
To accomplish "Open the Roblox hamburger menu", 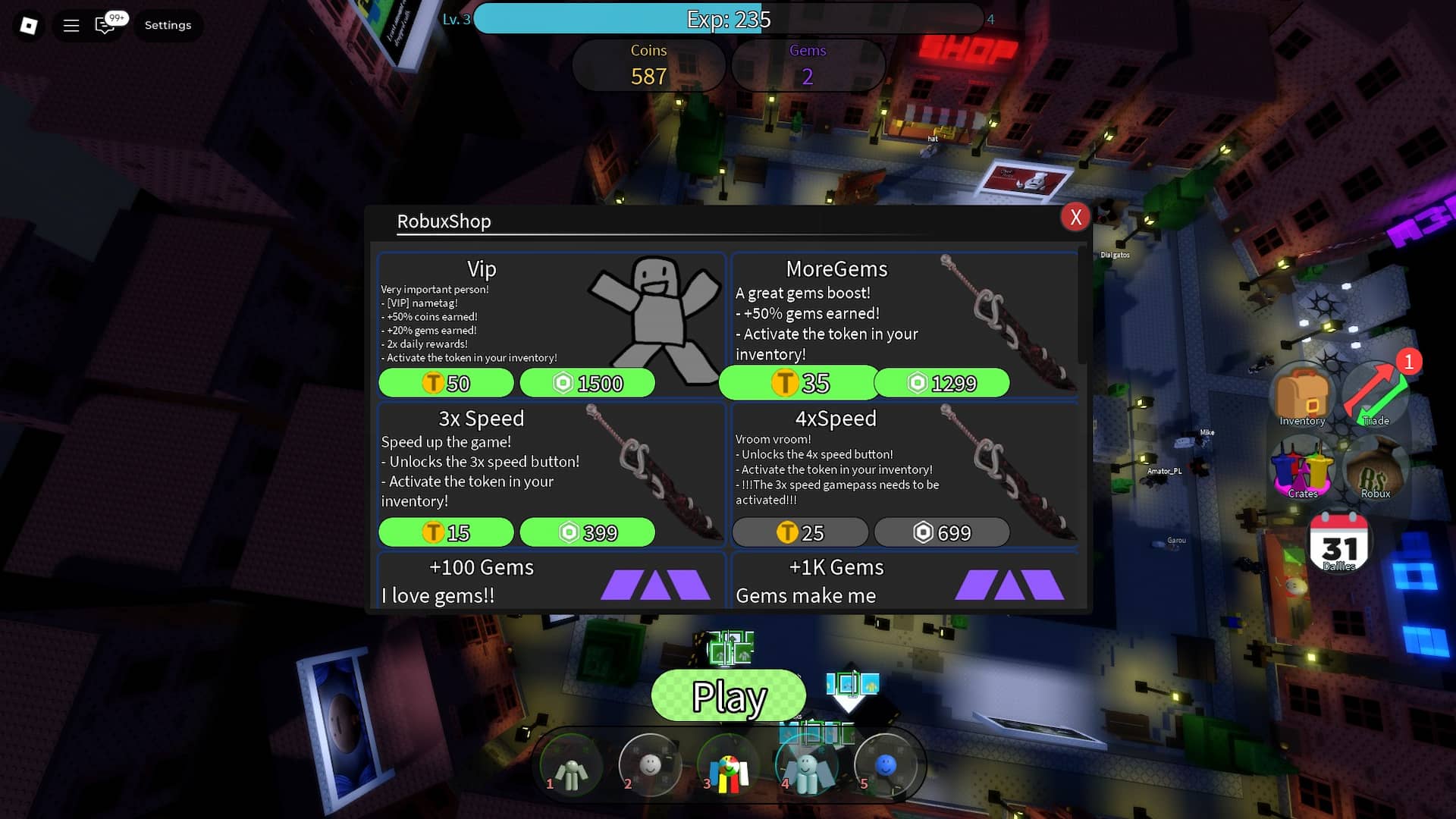I will coord(71,25).
